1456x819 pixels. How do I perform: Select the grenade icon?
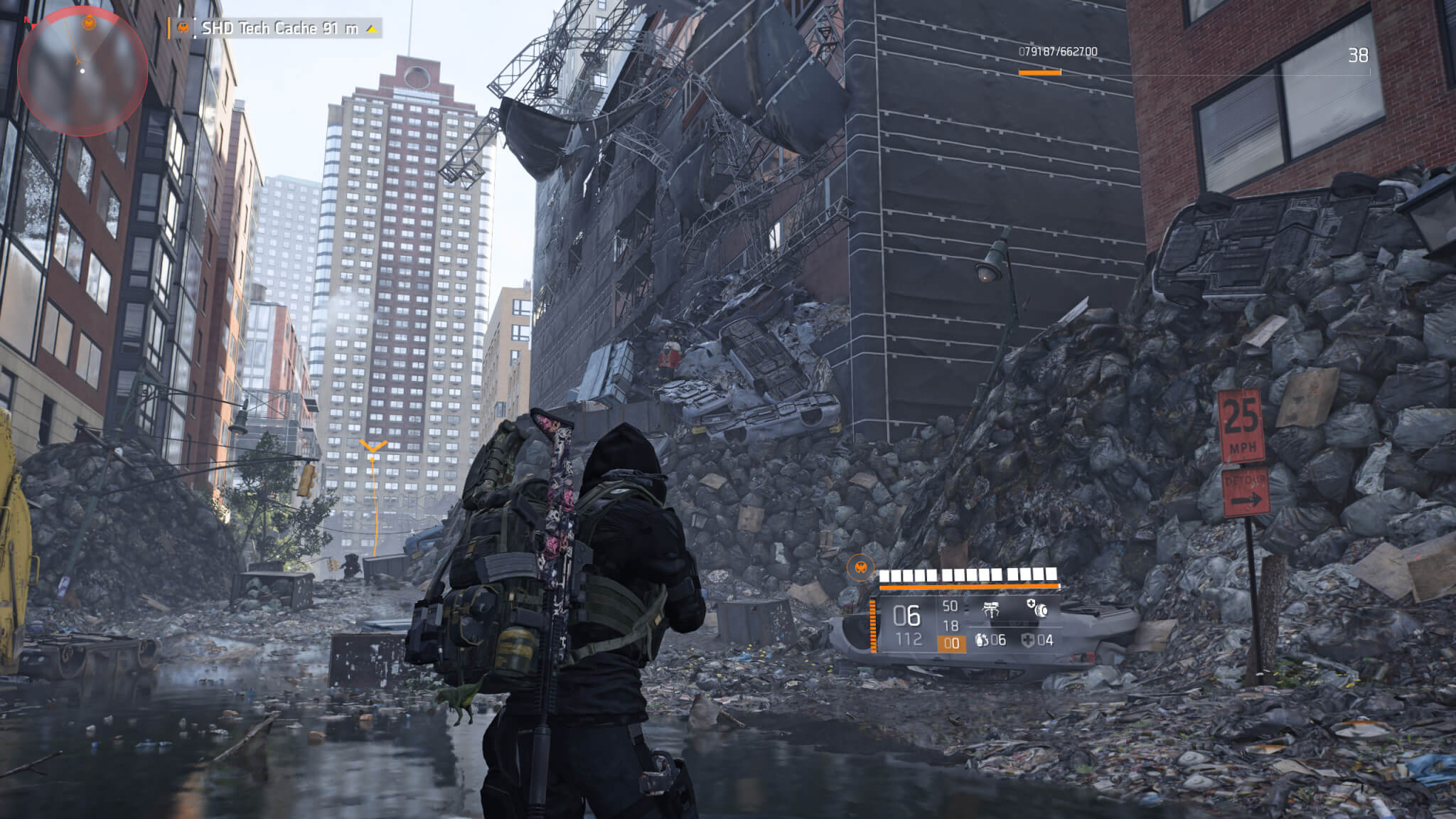click(982, 640)
